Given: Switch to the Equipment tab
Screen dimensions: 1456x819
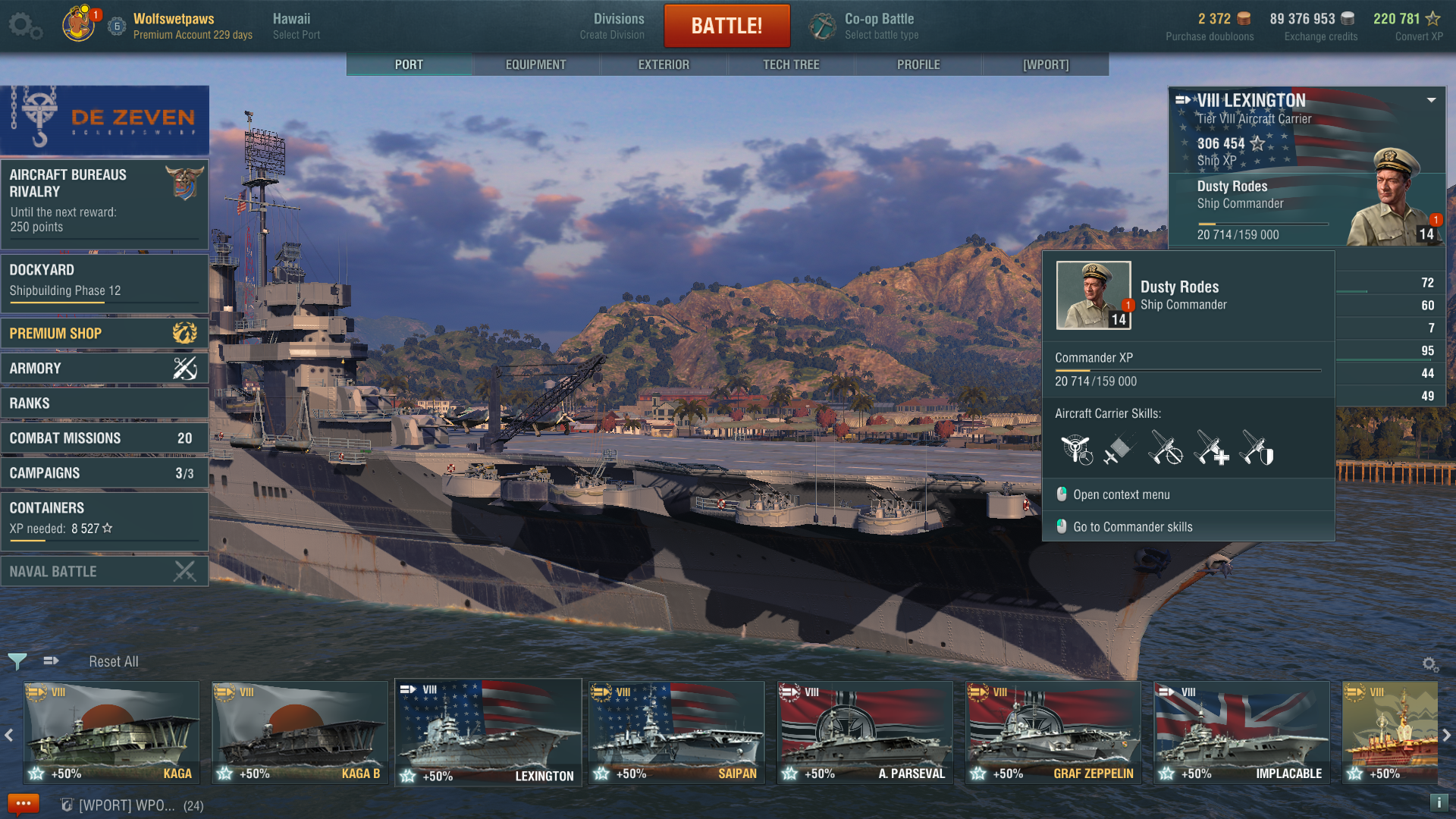Looking at the screenshot, I should (535, 64).
